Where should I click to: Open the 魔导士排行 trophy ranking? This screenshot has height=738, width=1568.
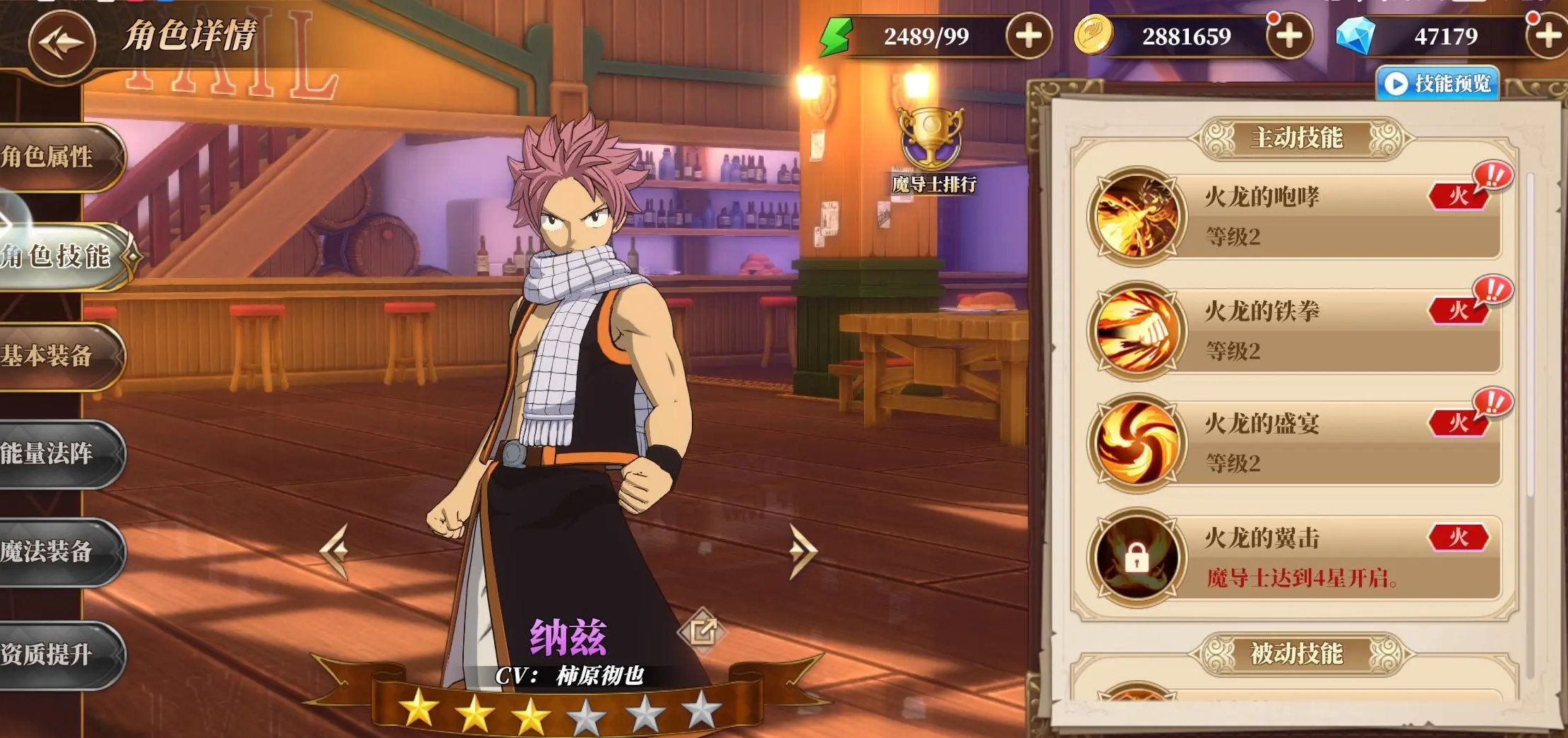932,150
